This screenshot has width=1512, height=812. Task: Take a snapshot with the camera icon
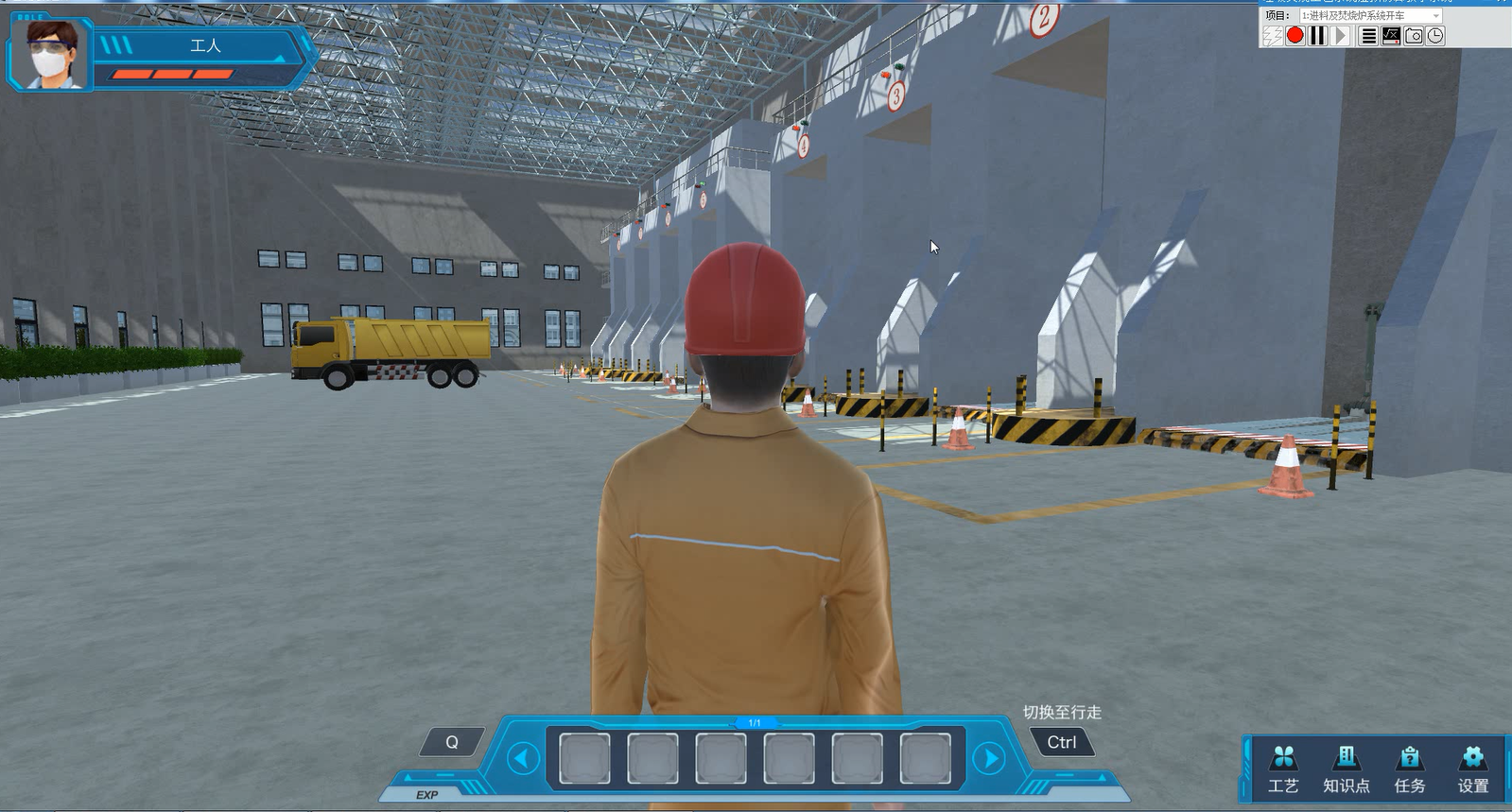1414,36
